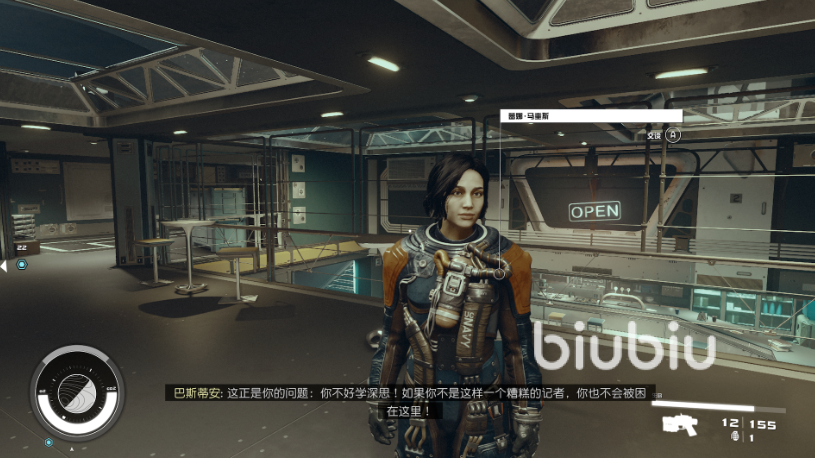Image resolution: width=815 pixels, height=458 pixels.
Task: Click the circular compass gauge
Action: [76, 389]
